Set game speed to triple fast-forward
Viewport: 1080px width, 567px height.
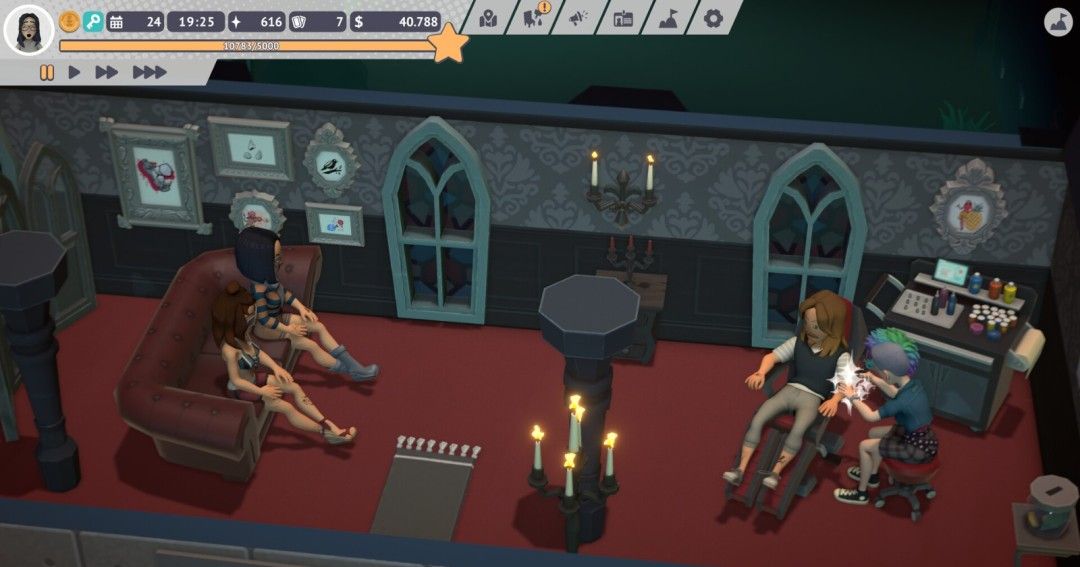(149, 72)
